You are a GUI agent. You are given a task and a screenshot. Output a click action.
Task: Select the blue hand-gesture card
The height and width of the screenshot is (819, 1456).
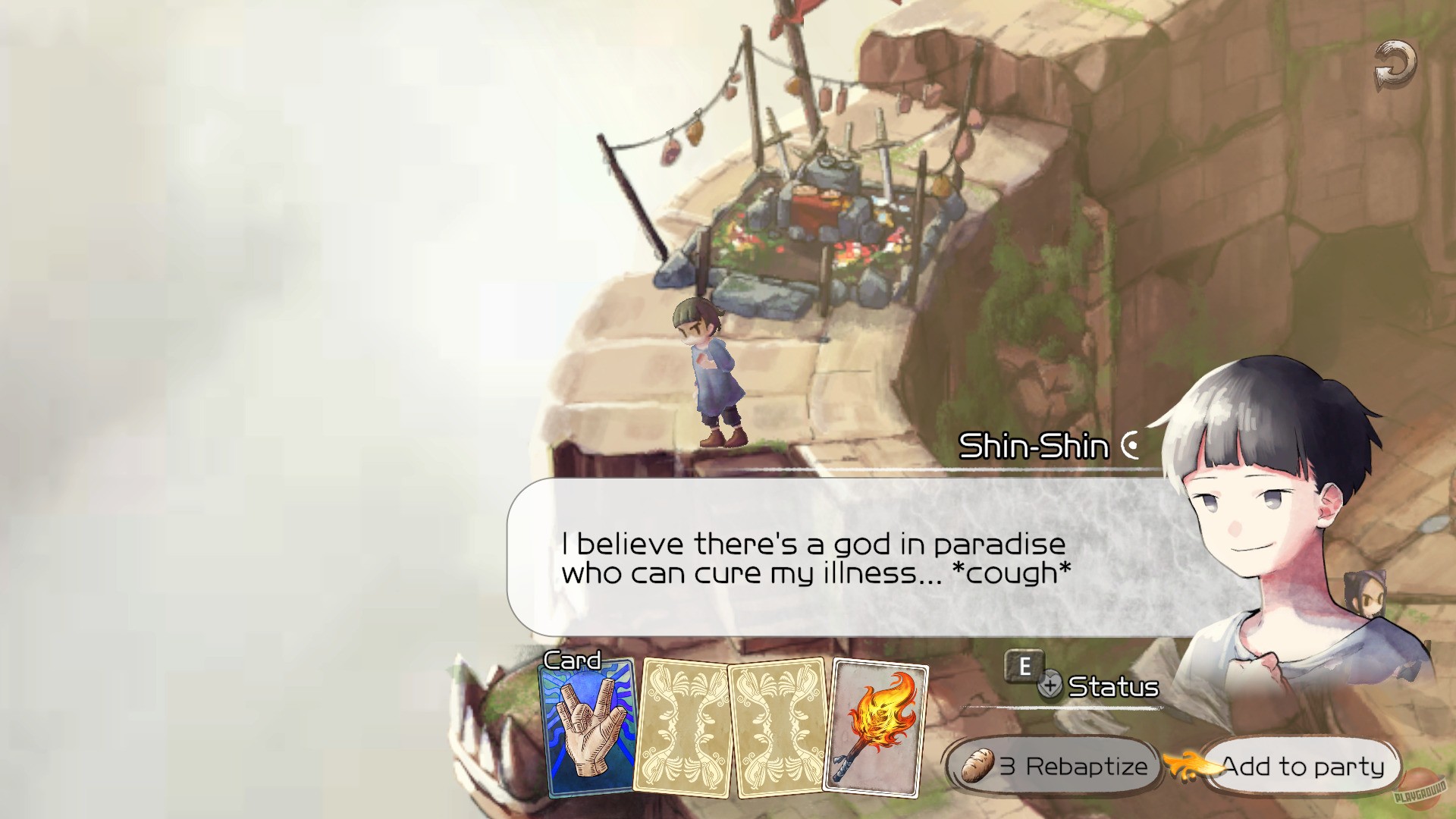click(588, 729)
